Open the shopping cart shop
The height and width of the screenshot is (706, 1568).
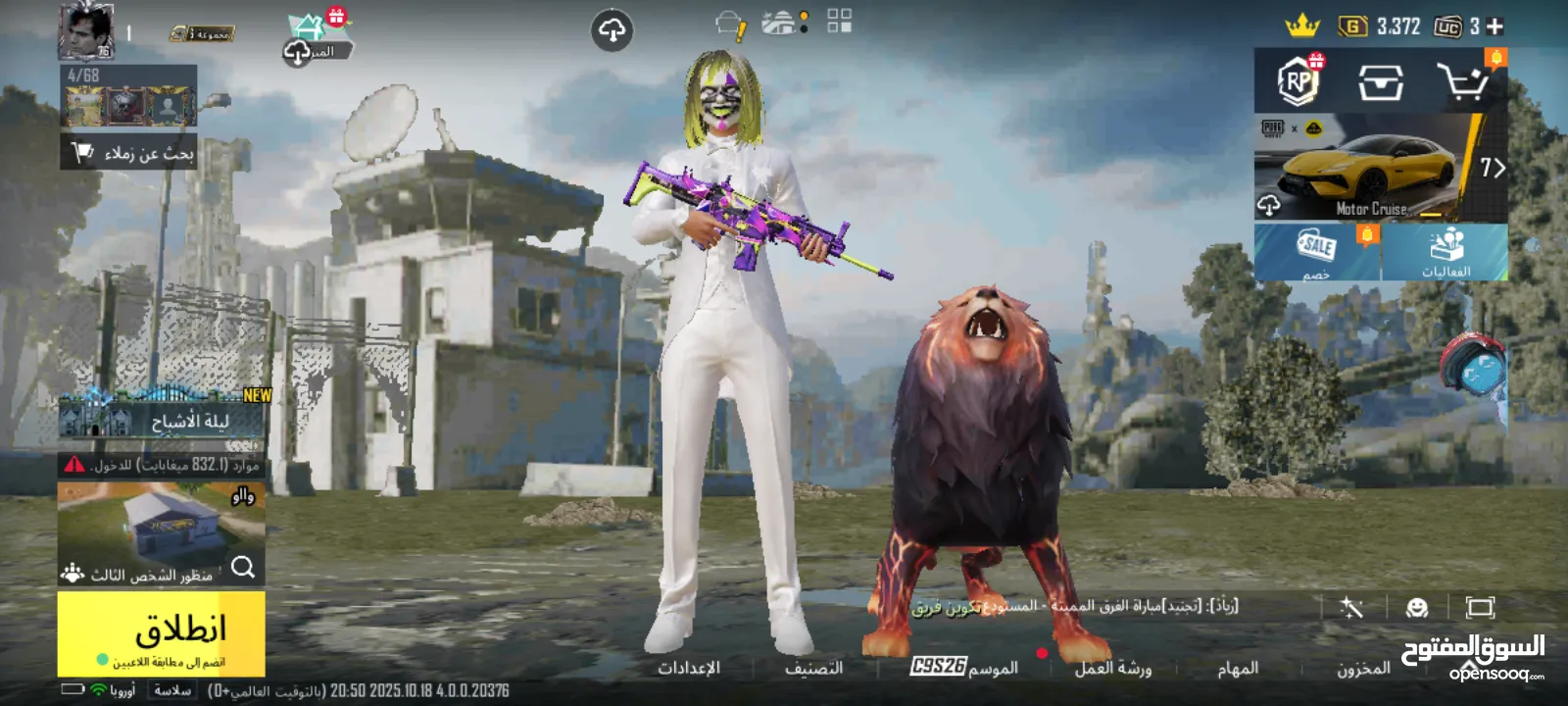pos(1462,82)
